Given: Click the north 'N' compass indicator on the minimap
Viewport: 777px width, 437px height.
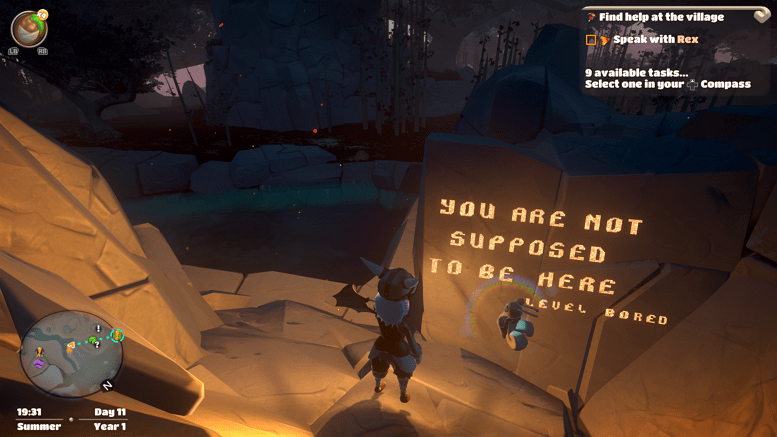Looking at the screenshot, I should click(x=106, y=385).
